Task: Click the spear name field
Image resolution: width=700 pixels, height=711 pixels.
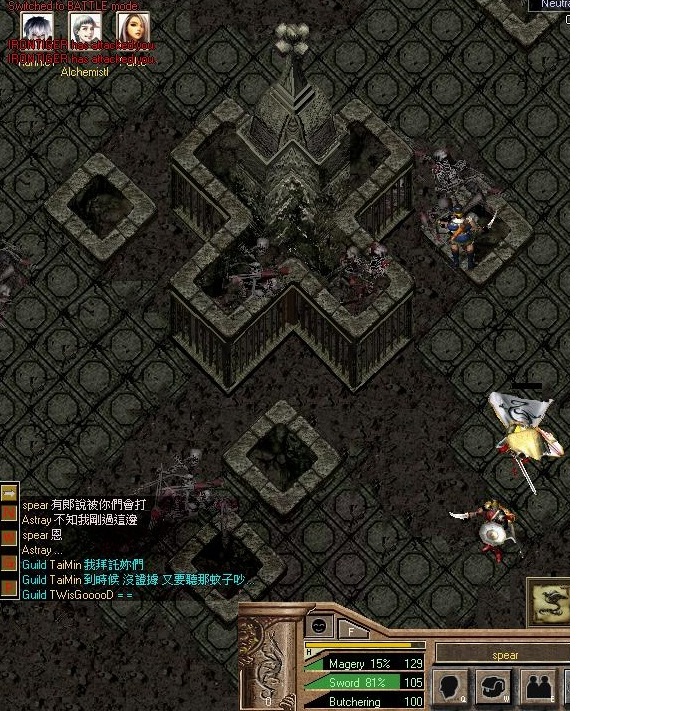Action: coord(505,655)
